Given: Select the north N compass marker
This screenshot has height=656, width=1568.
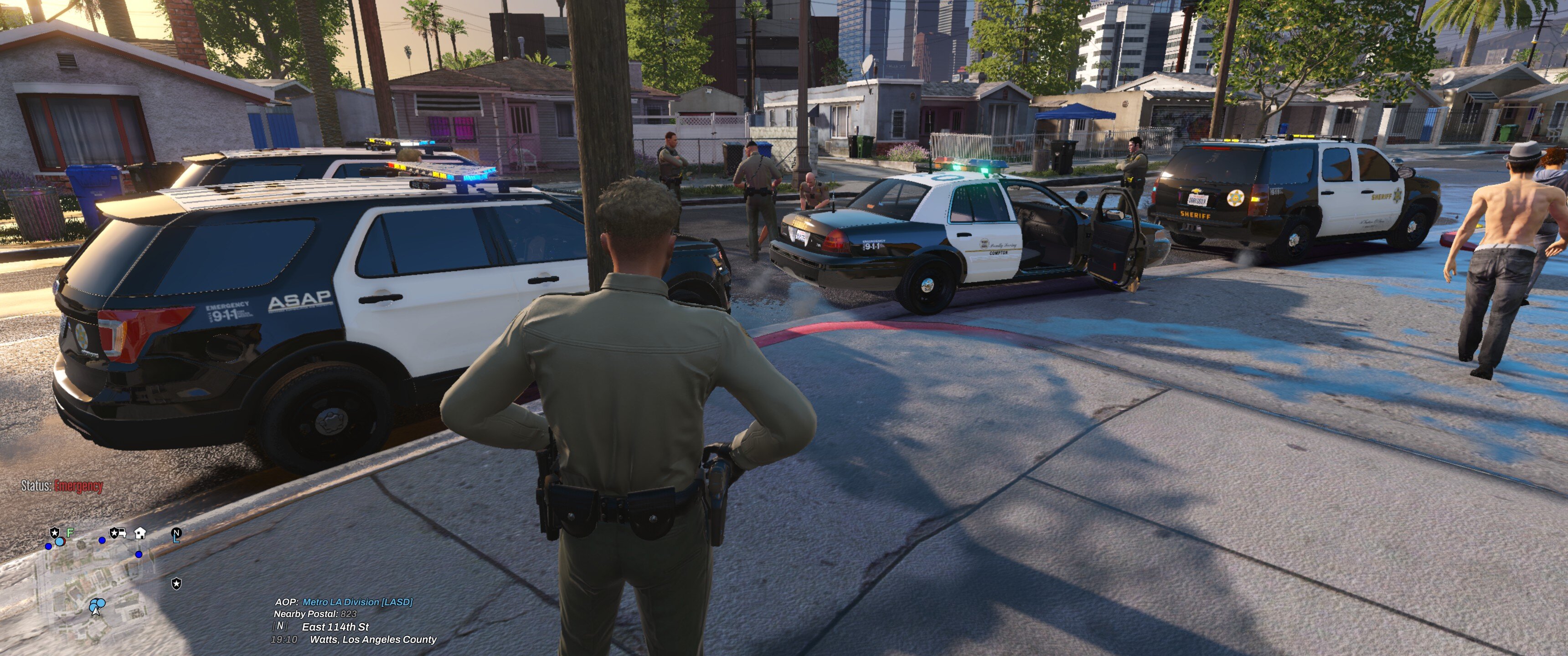Looking at the screenshot, I should [x=176, y=533].
